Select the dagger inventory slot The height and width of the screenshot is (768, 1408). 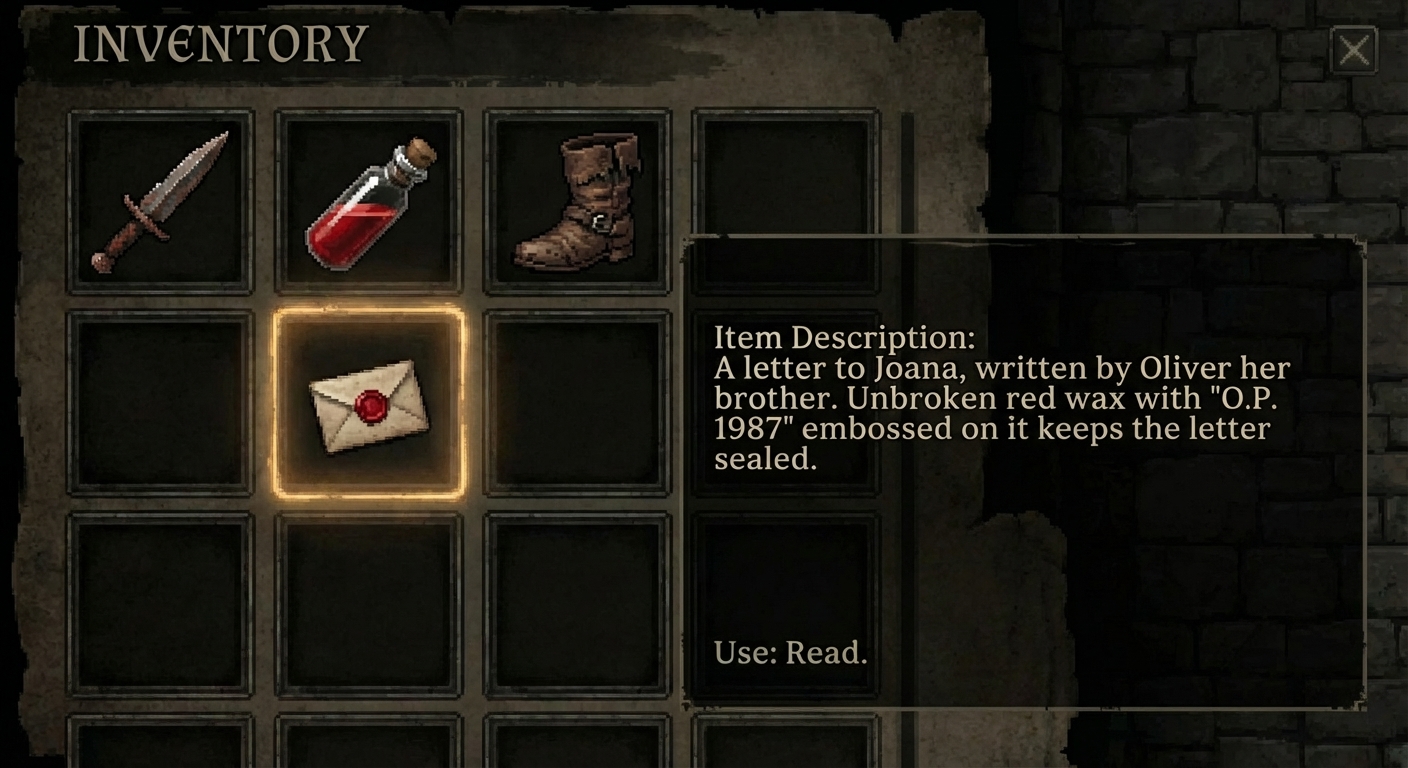click(x=160, y=202)
